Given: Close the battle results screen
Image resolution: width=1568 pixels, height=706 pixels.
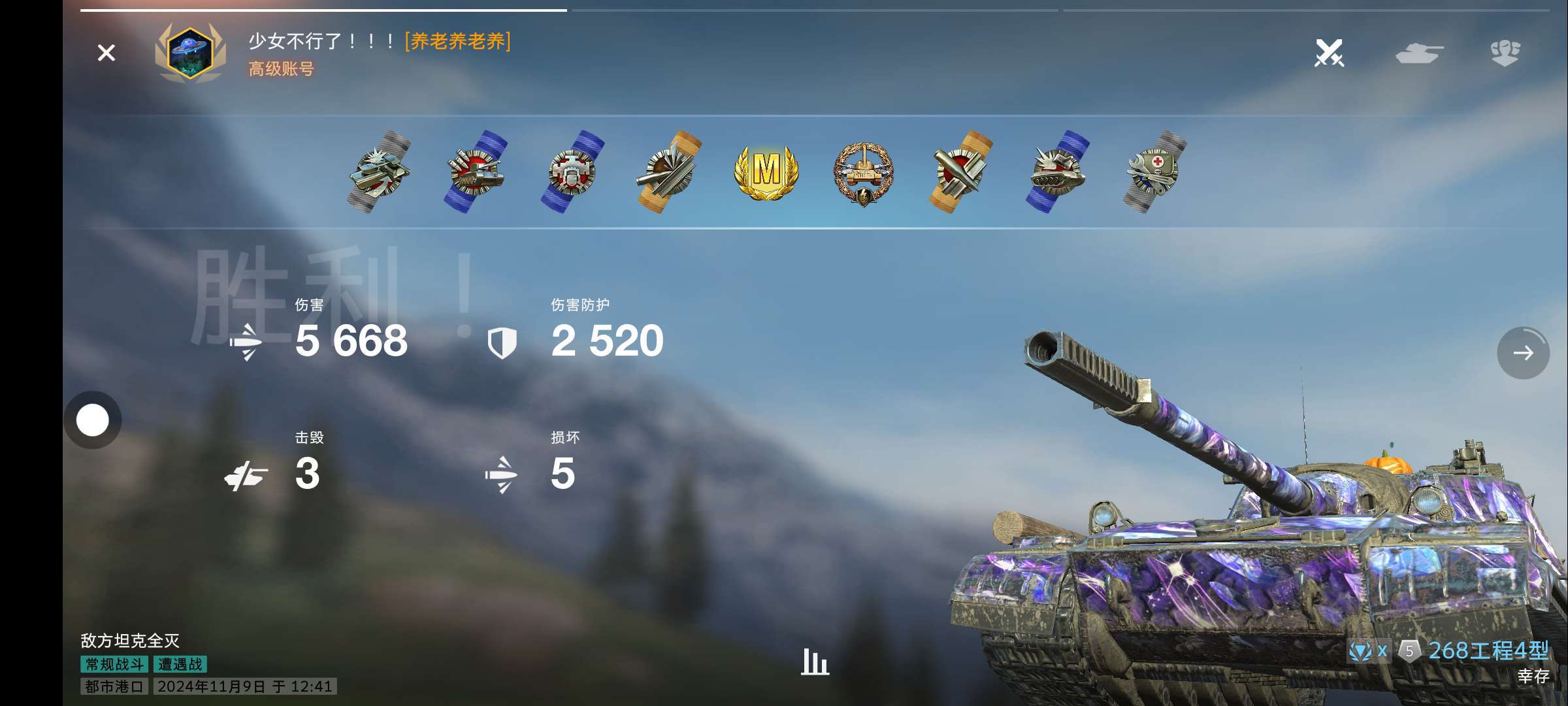Looking at the screenshot, I should tap(106, 53).
